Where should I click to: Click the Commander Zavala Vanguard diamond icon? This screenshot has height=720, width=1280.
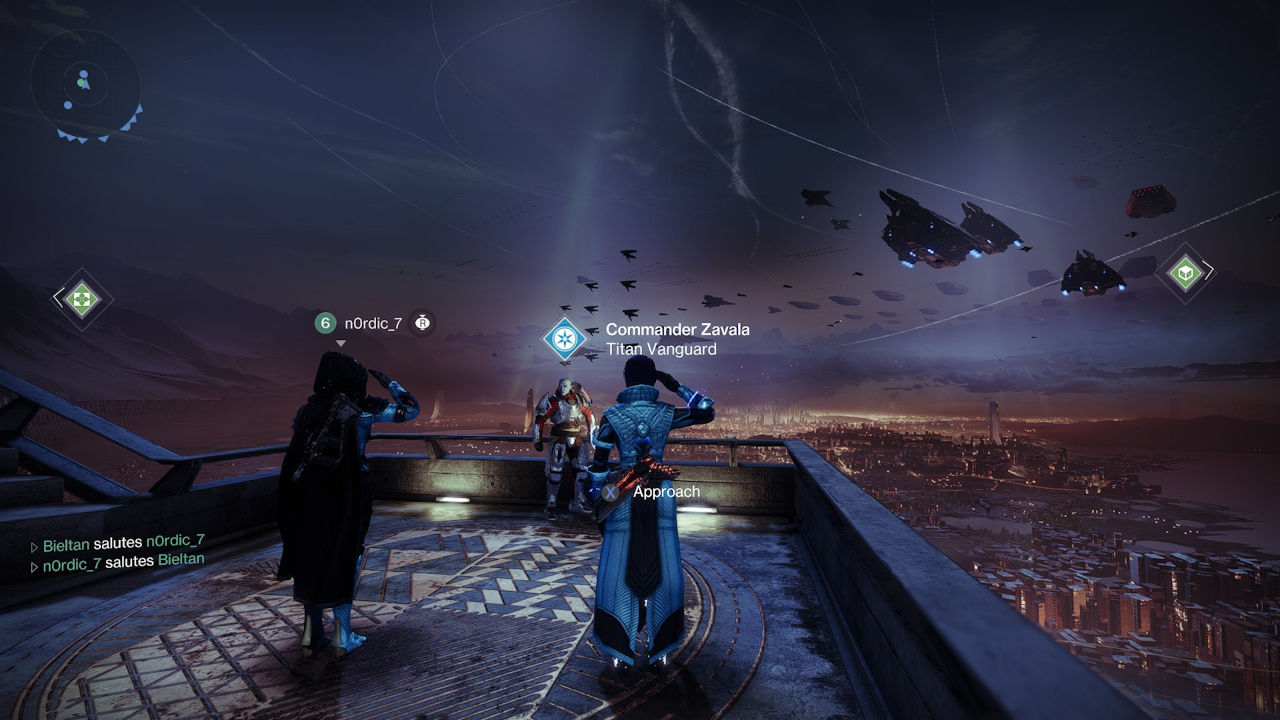coord(564,338)
